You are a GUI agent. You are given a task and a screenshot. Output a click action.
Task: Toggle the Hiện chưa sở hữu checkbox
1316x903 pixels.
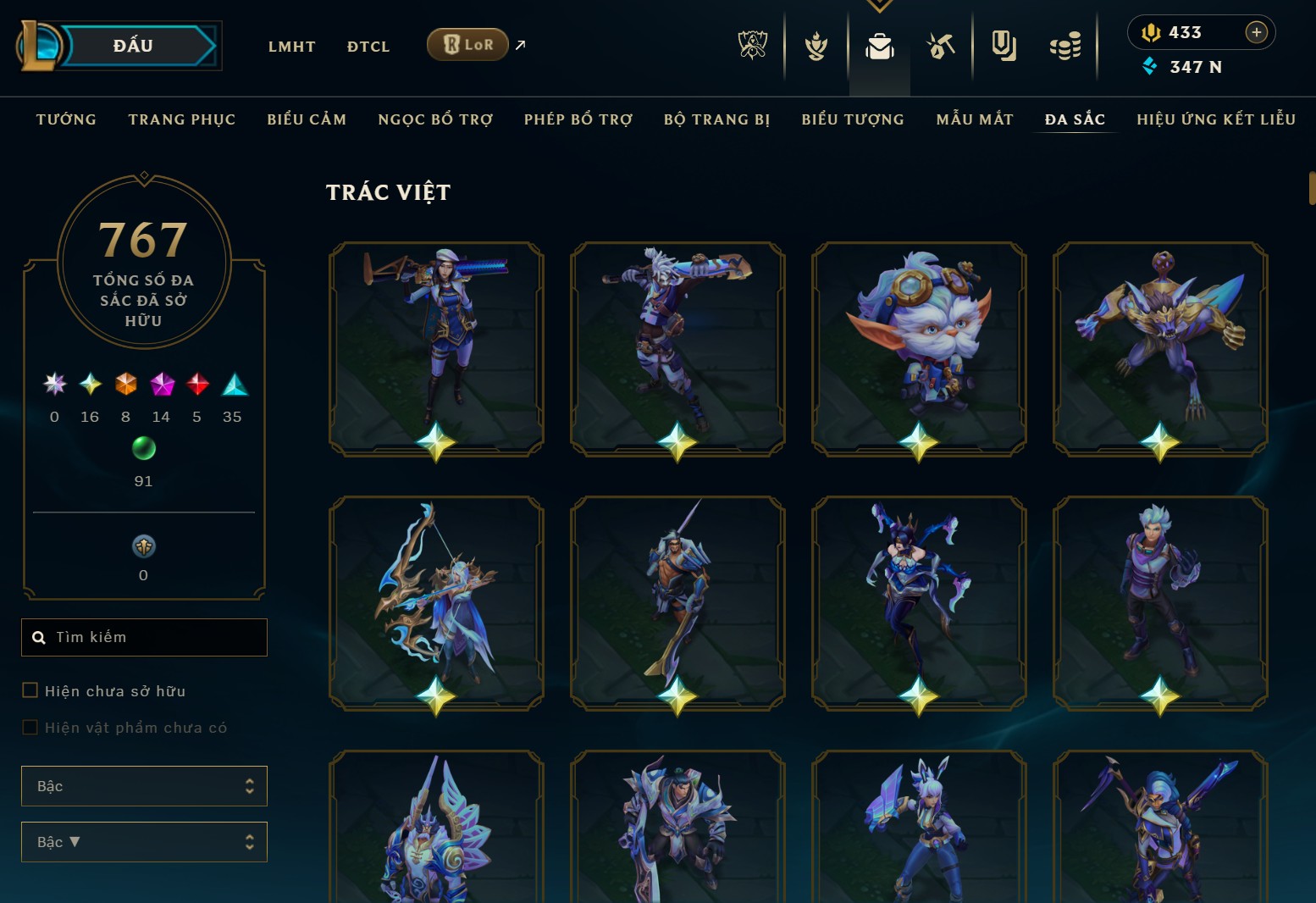click(x=30, y=690)
